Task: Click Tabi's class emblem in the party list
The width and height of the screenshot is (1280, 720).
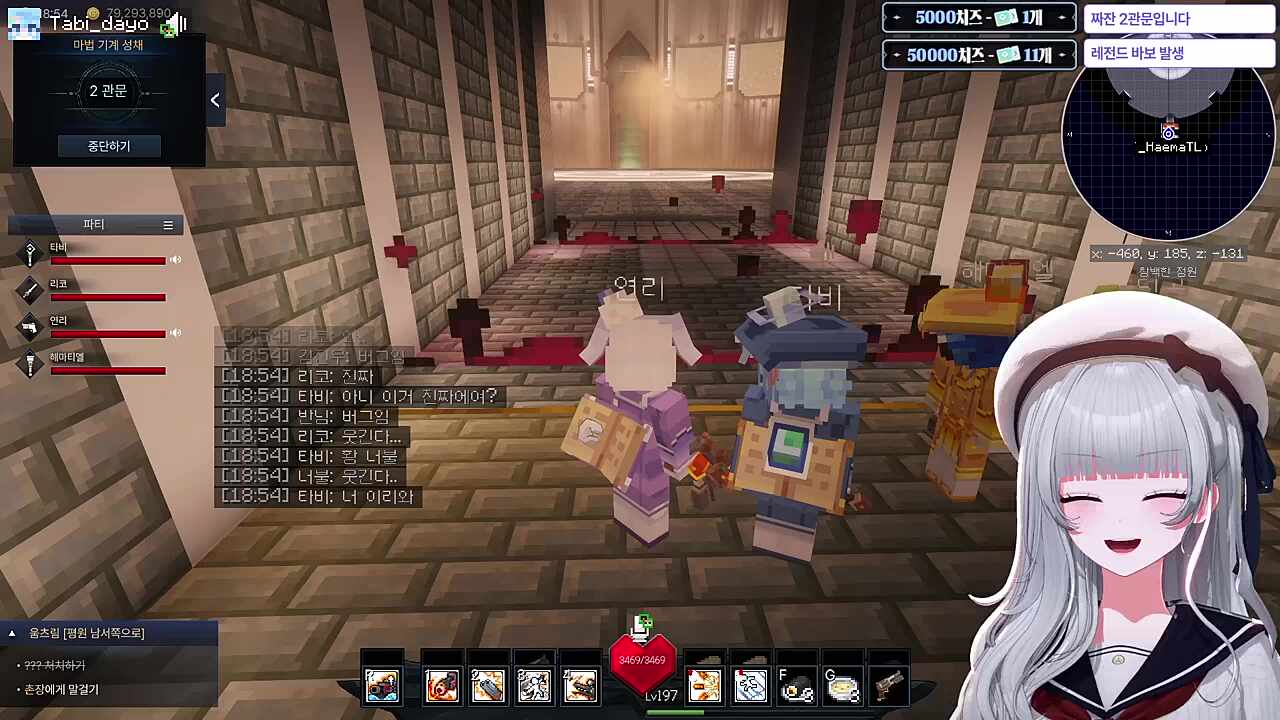Action: tap(29, 251)
